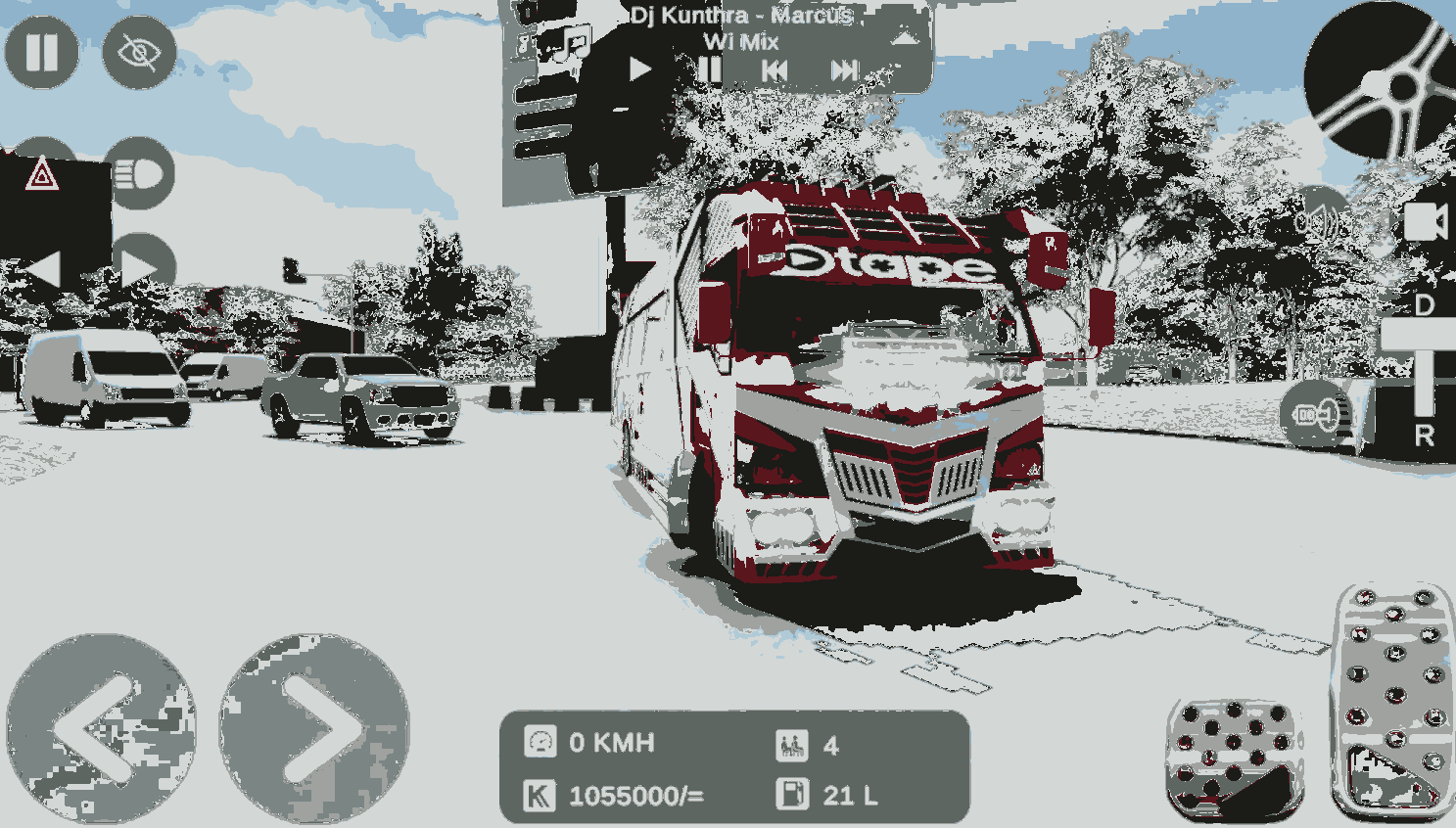Hide the on-screen controls with the eye icon
Image resolution: width=1456 pixels, height=828 pixels.
139,52
